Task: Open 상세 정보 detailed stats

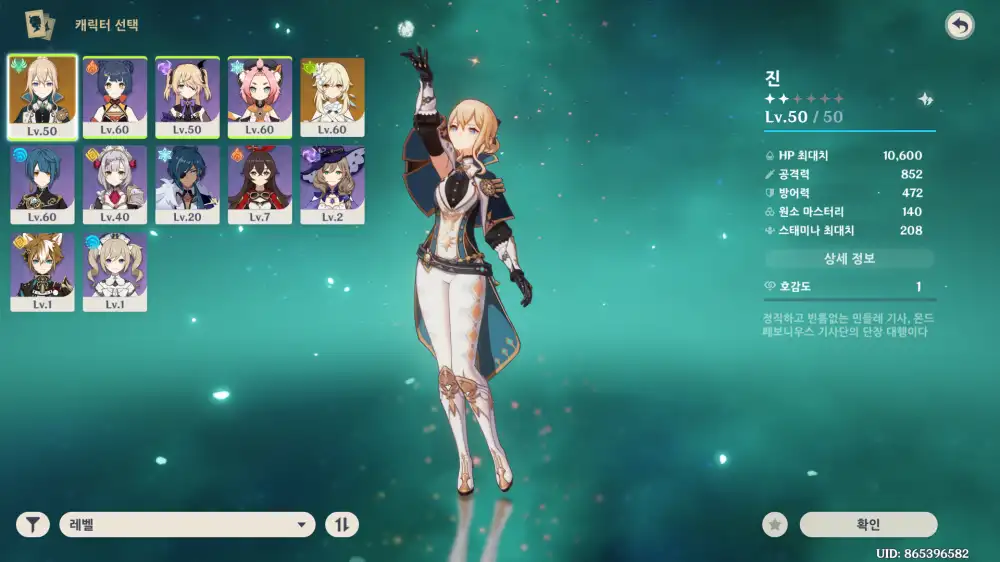Action: click(849, 259)
